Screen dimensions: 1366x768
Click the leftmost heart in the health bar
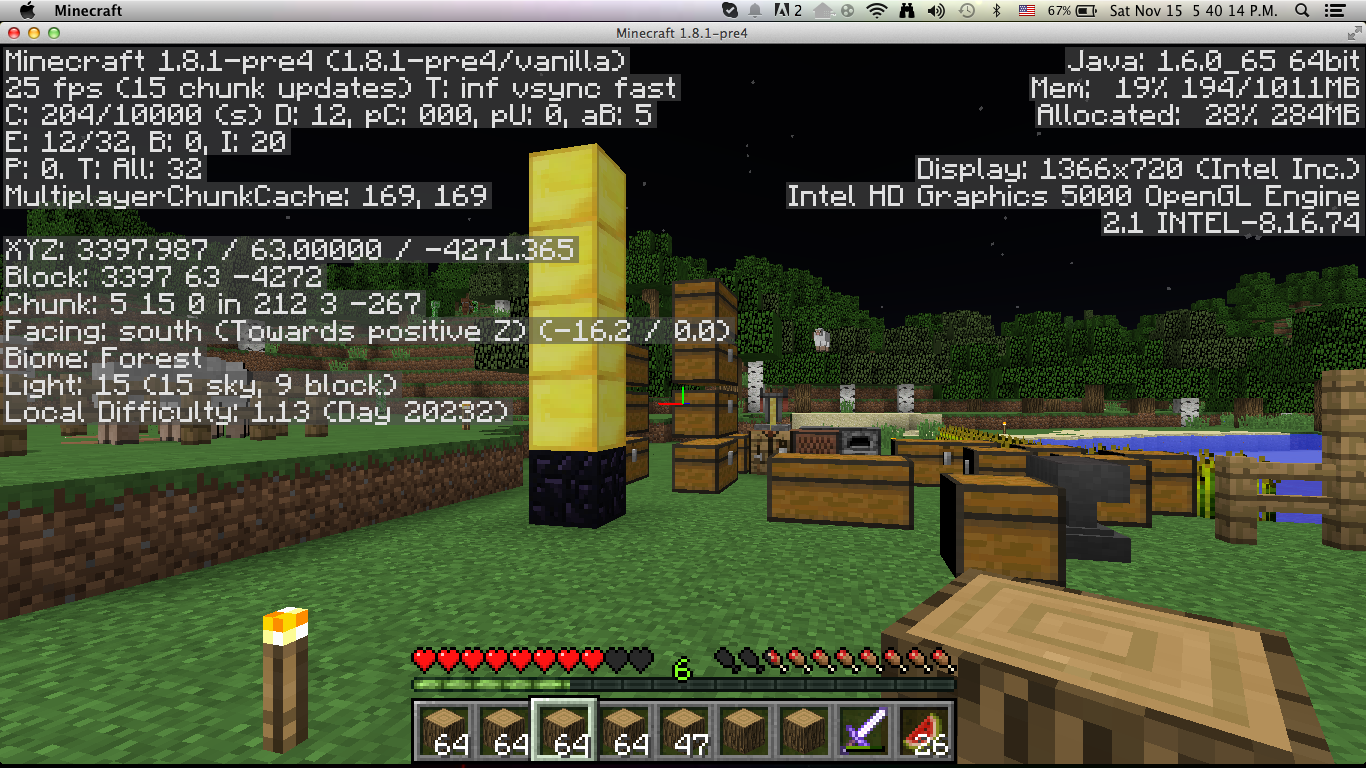click(x=422, y=660)
